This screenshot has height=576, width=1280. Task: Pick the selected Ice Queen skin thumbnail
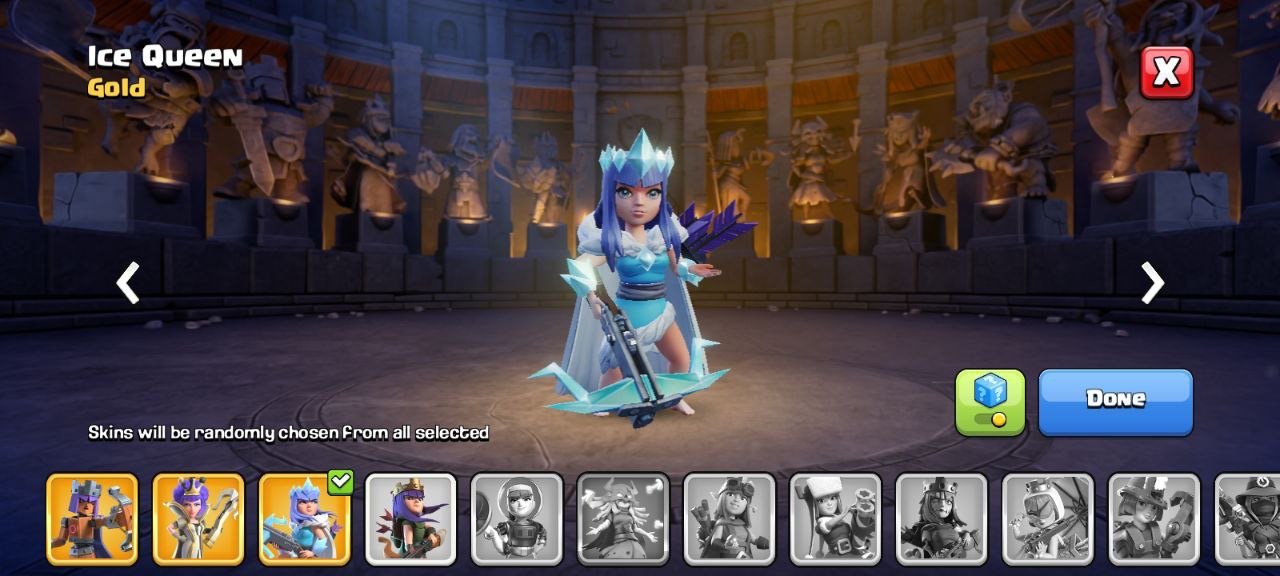304,518
